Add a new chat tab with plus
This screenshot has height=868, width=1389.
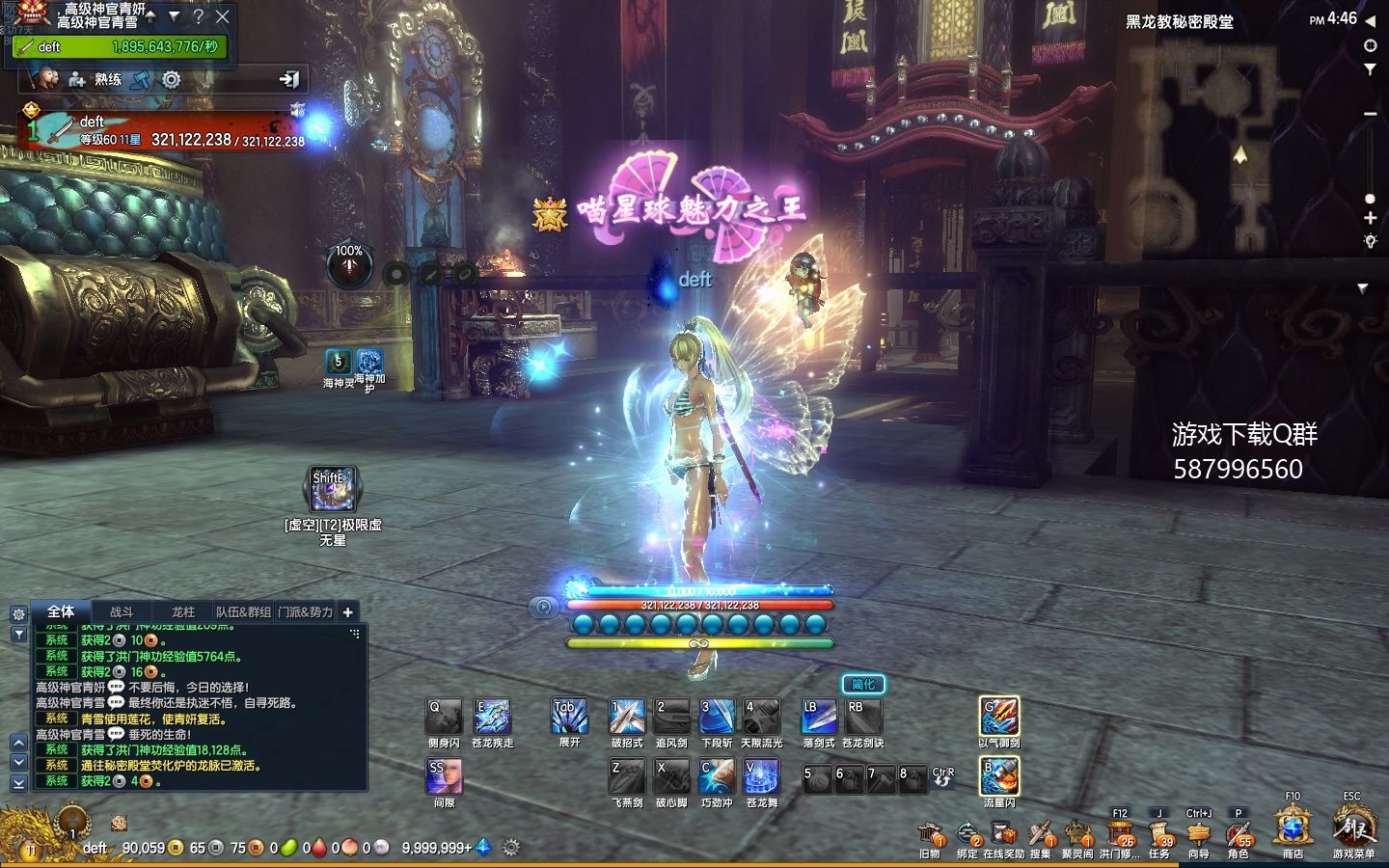point(348,611)
